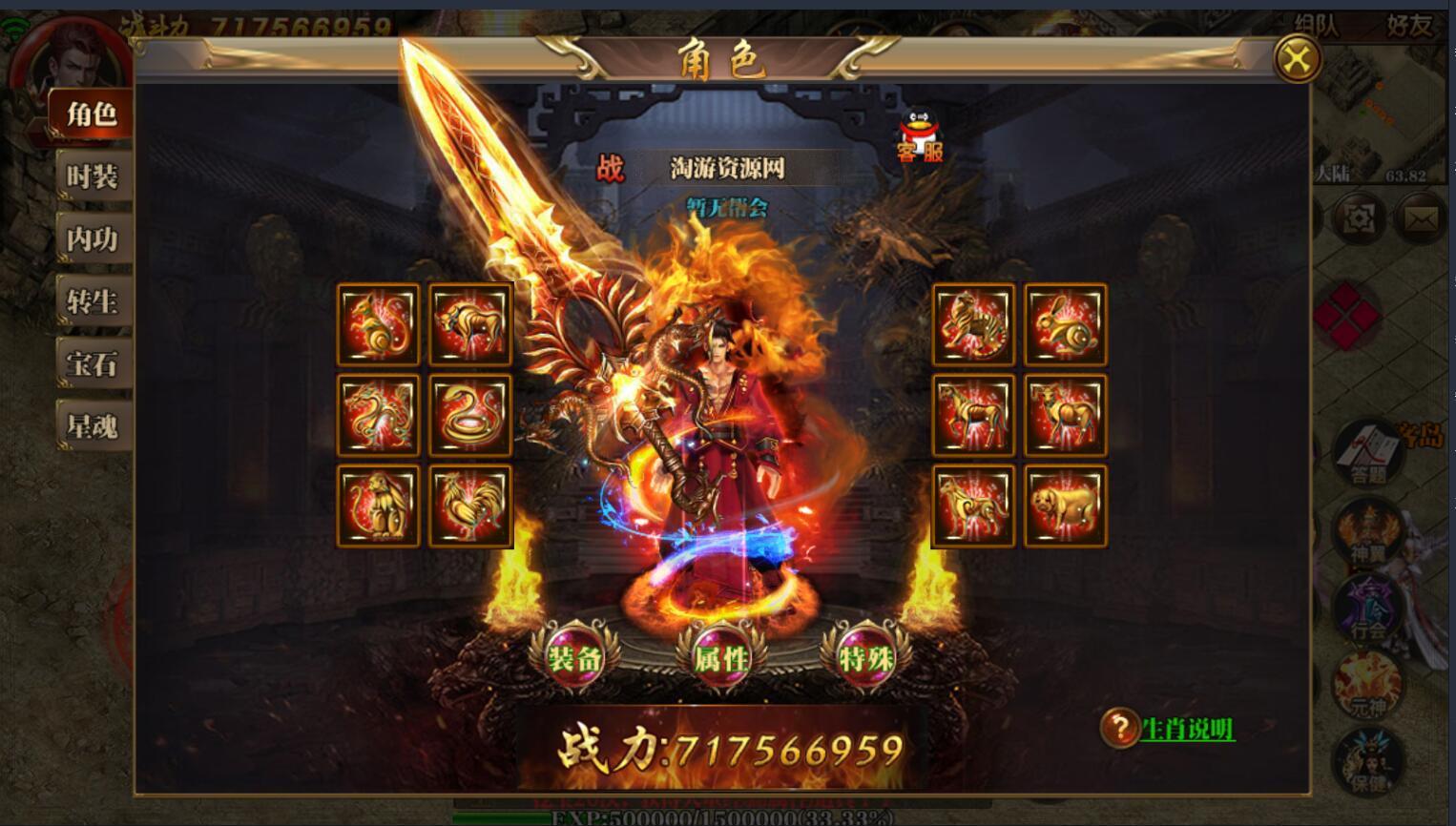1456x826 pixels.
Task: Pick the golden dragon zodiac slot
Action: coord(378,415)
